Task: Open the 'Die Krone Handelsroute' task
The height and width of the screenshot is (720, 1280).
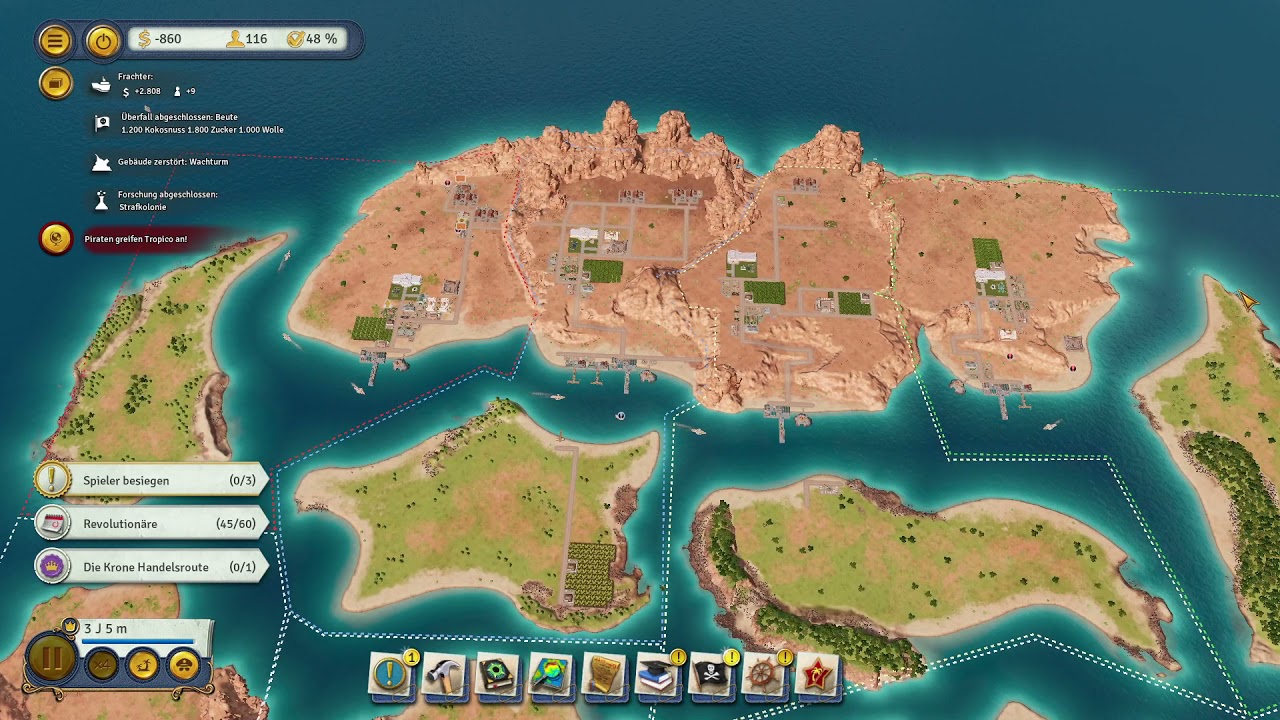Action: (x=152, y=567)
